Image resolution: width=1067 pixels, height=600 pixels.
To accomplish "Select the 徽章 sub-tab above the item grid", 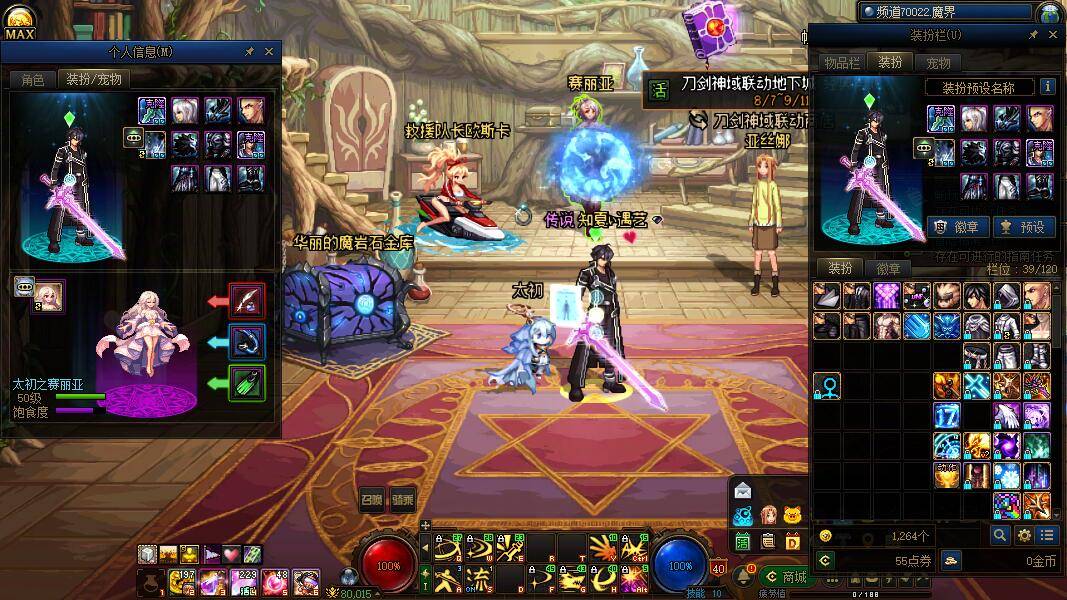I will click(888, 268).
